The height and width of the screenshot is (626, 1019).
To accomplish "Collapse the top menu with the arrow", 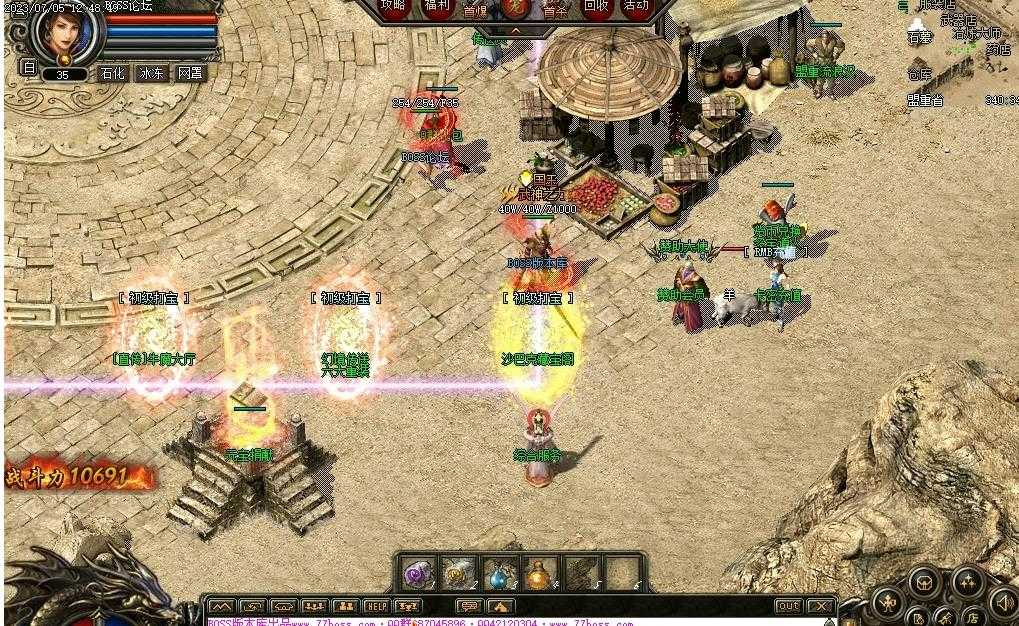I will click(515, 31).
